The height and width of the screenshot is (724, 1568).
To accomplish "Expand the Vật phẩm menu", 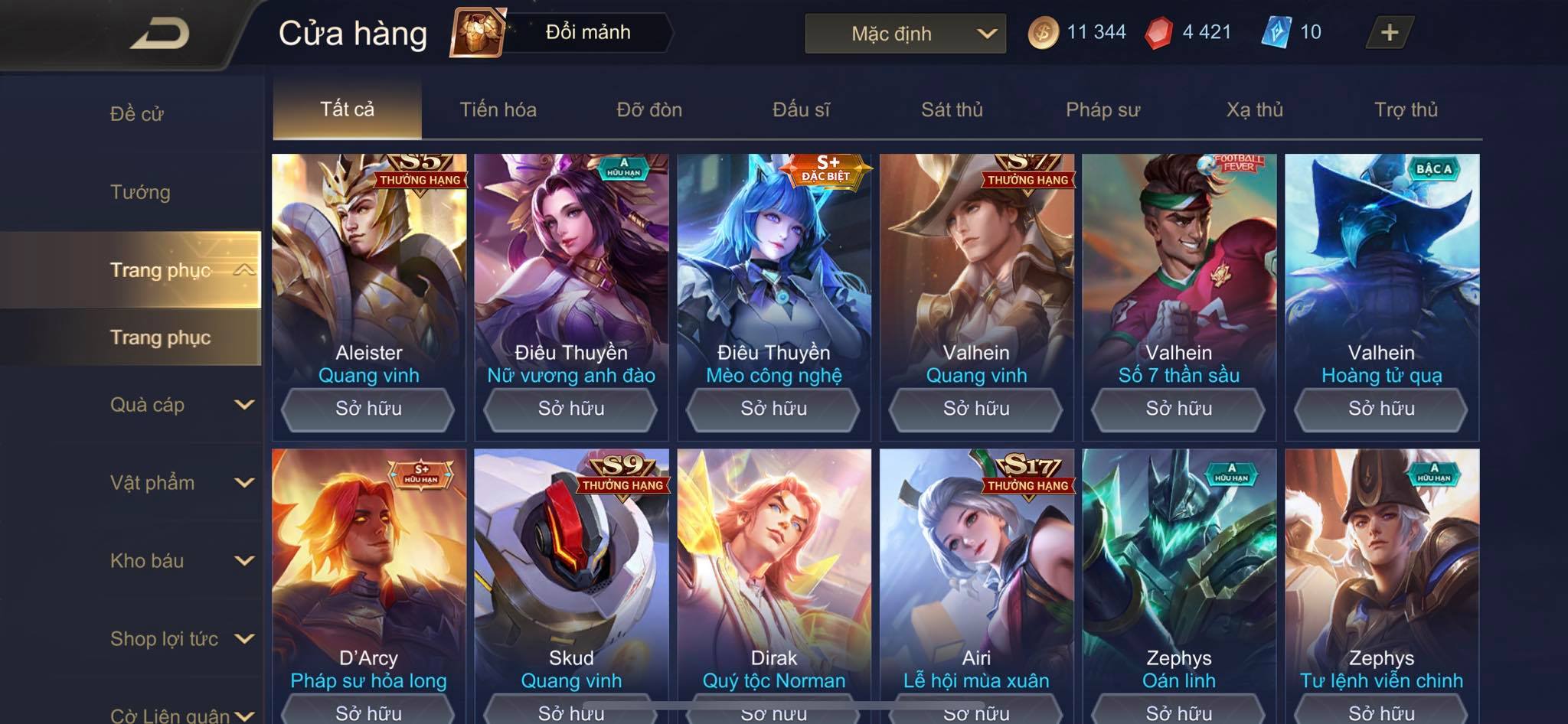I will 180,483.
